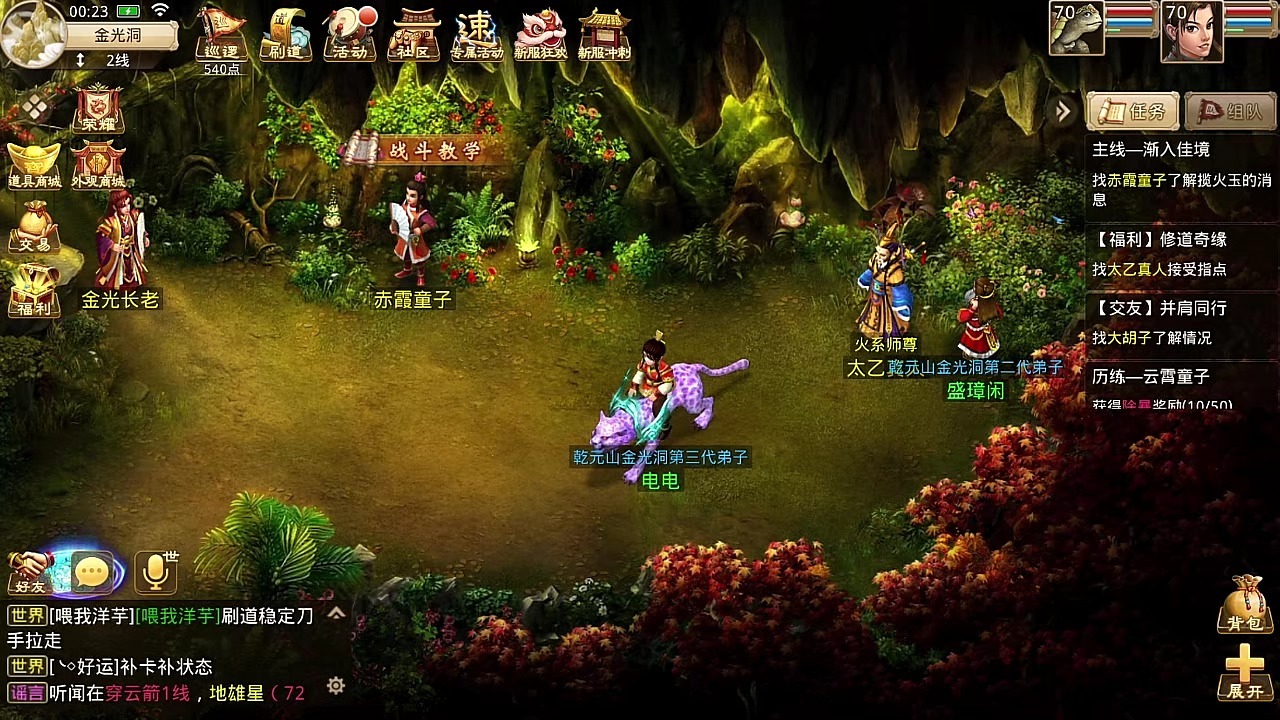Image resolution: width=1280 pixels, height=720 pixels.
Task: Open the 新服狂欢 lion dance event
Action: coord(541,35)
